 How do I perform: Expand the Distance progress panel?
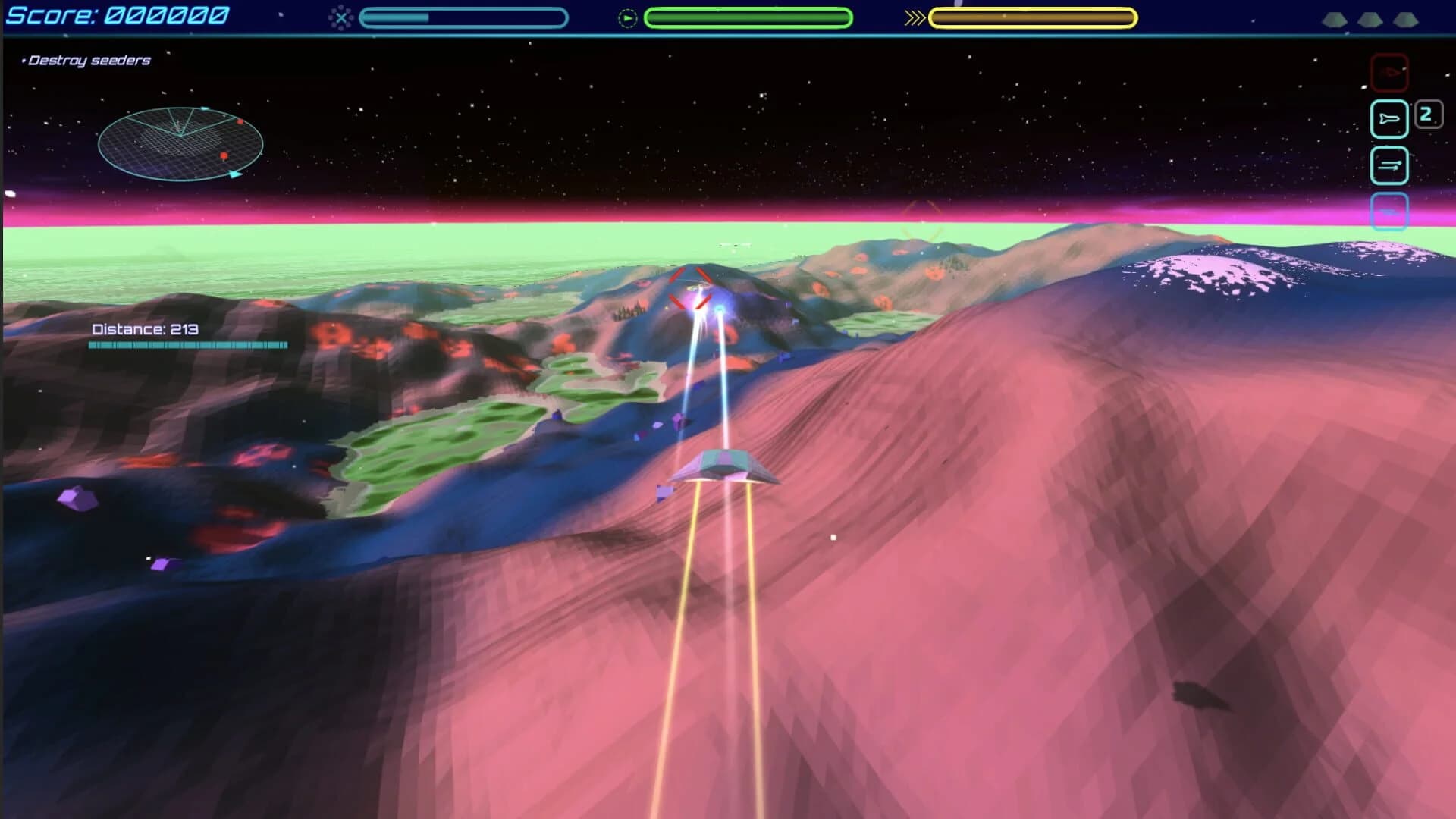click(188, 336)
